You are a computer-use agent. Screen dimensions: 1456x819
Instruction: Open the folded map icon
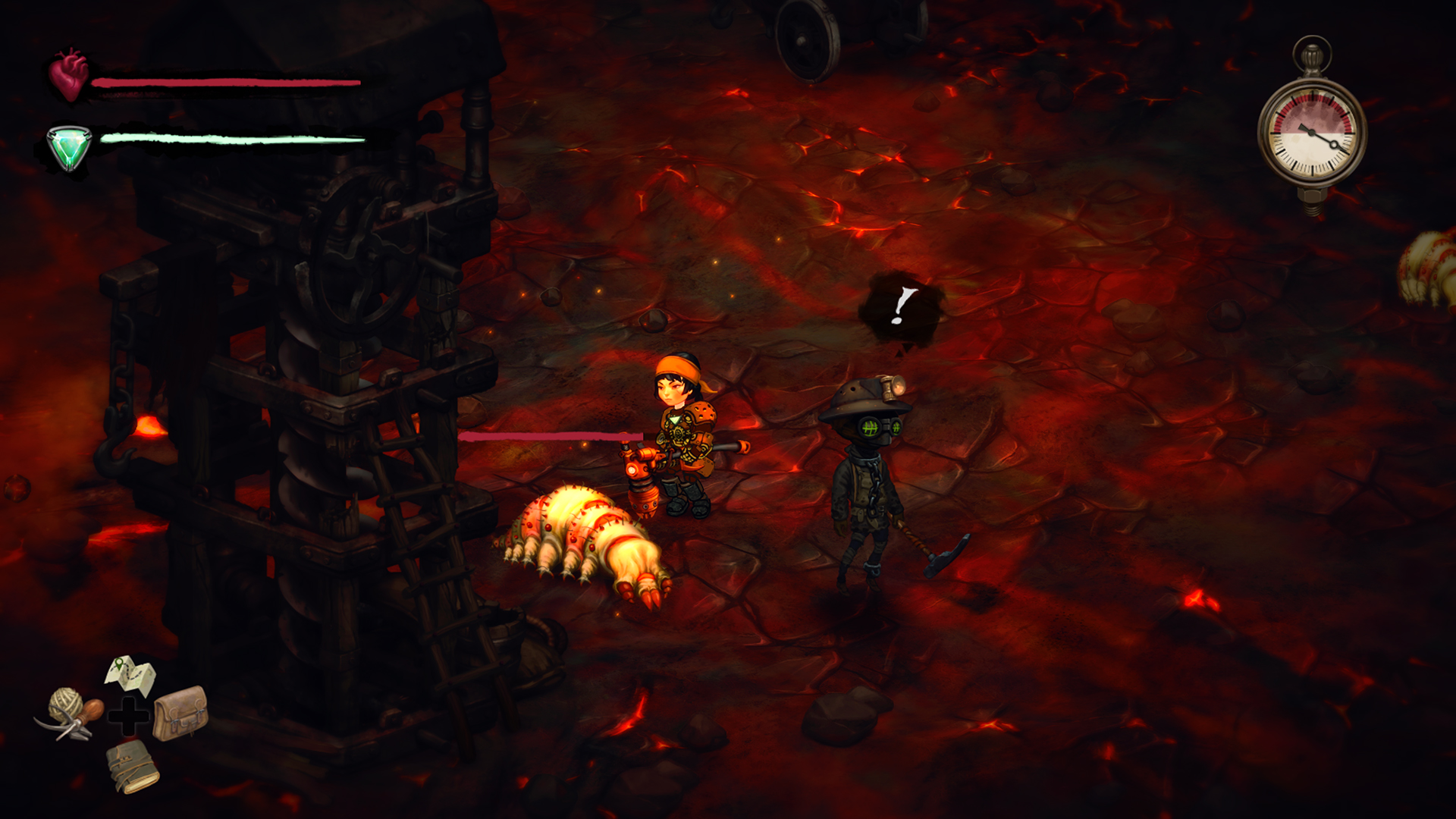pos(130,674)
